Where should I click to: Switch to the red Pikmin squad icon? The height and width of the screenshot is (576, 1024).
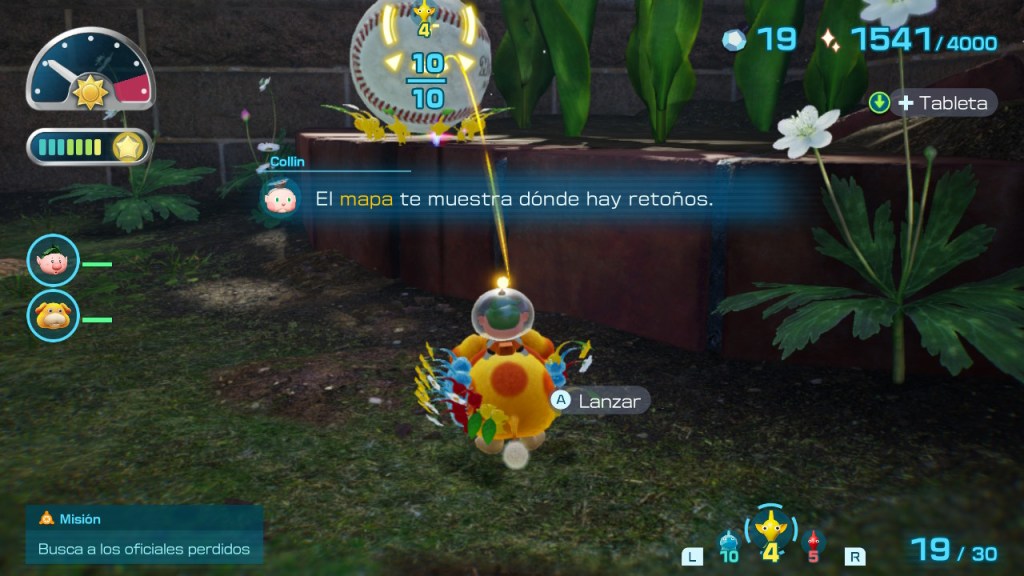[812, 543]
